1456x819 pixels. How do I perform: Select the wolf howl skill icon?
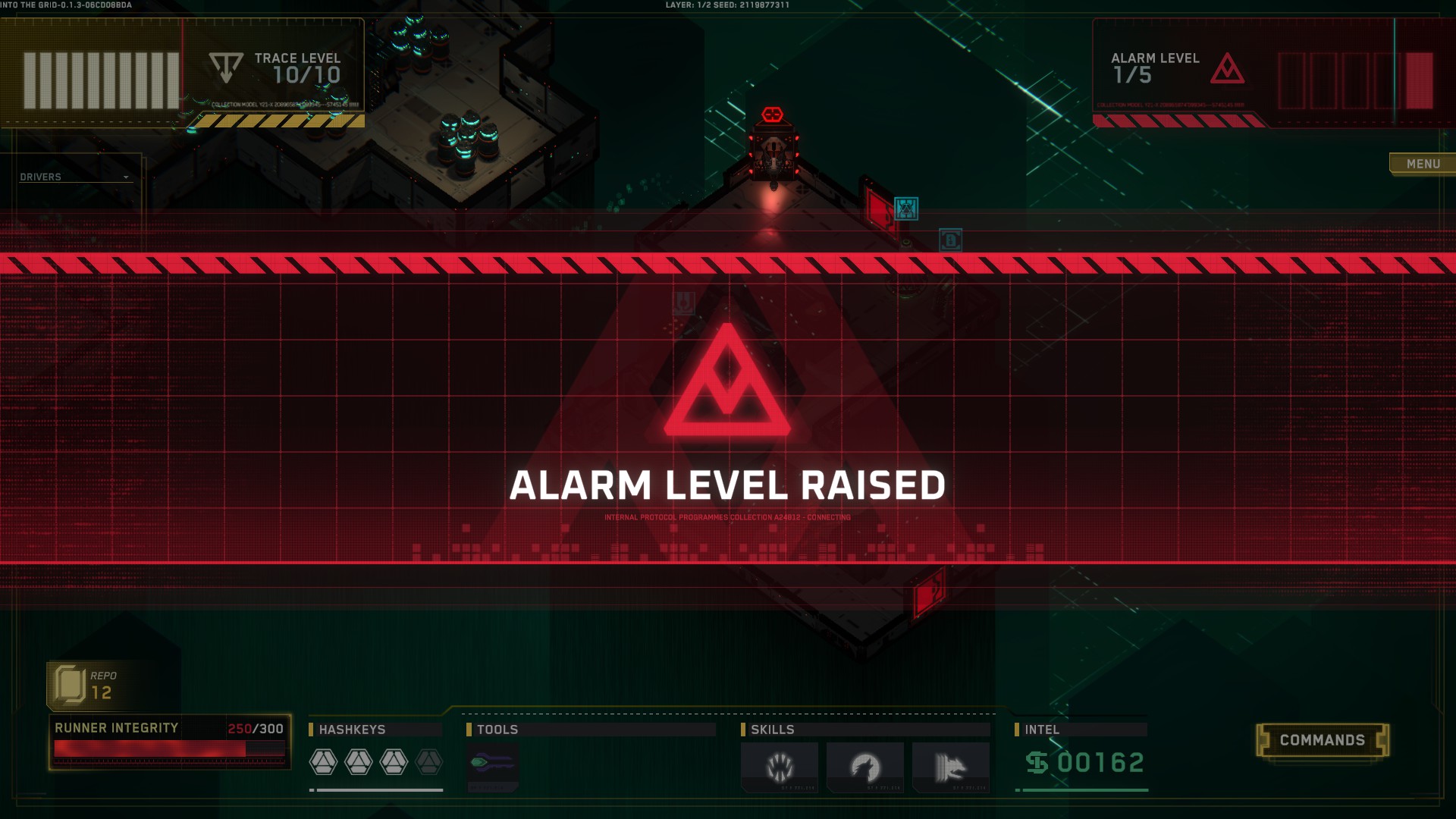(866, 767)
